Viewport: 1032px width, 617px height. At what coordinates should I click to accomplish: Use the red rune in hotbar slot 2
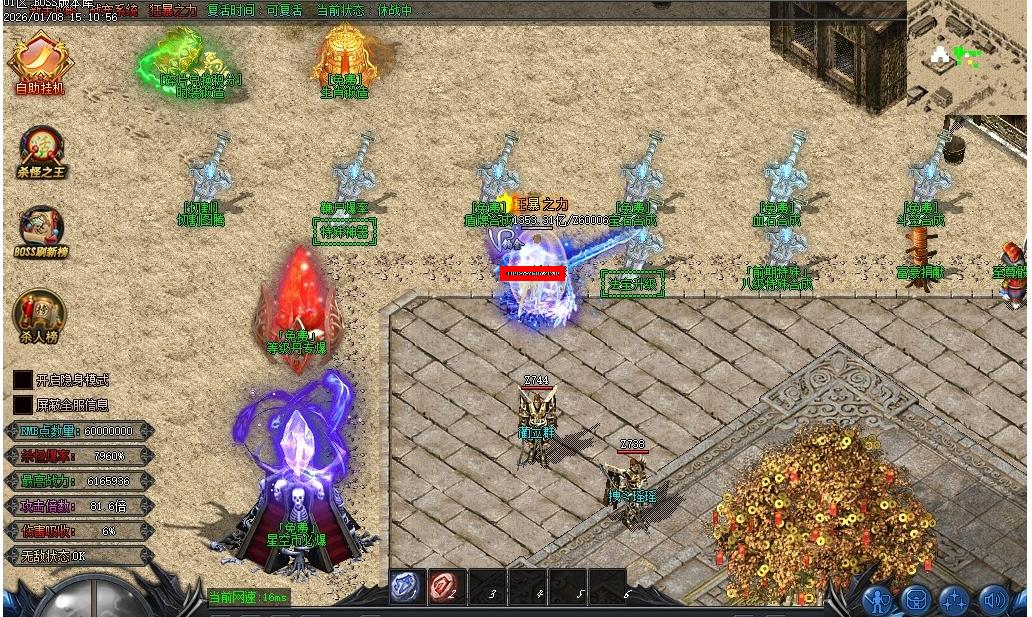(x=446, y=587)
